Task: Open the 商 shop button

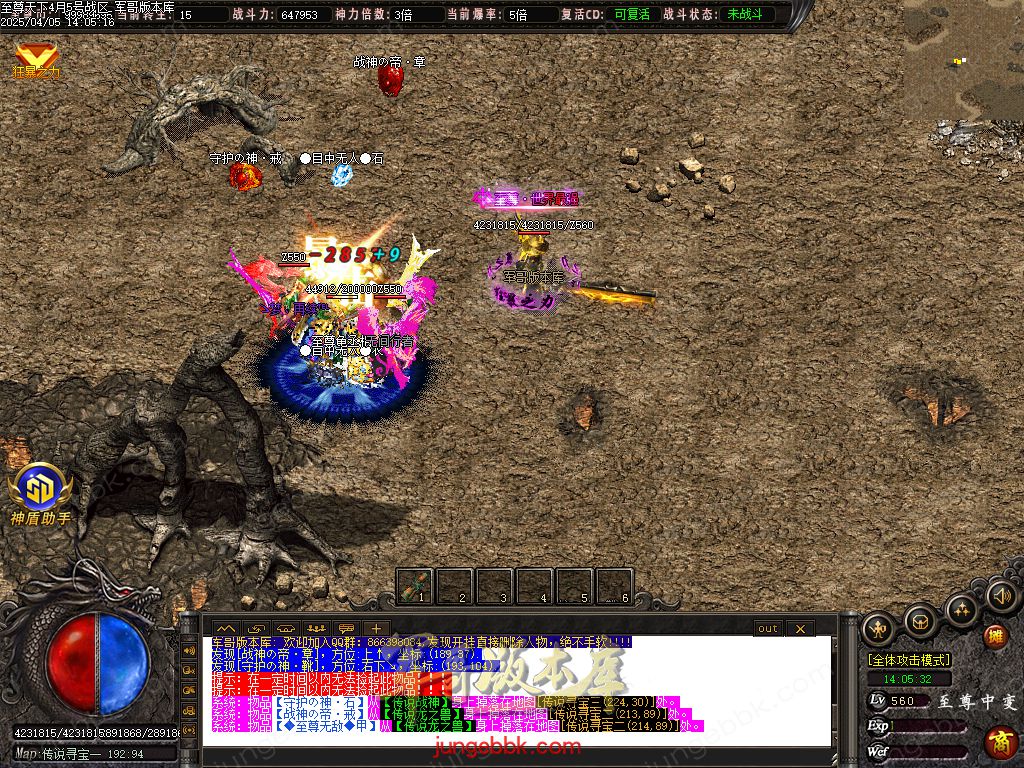Action: pos(999,742)
